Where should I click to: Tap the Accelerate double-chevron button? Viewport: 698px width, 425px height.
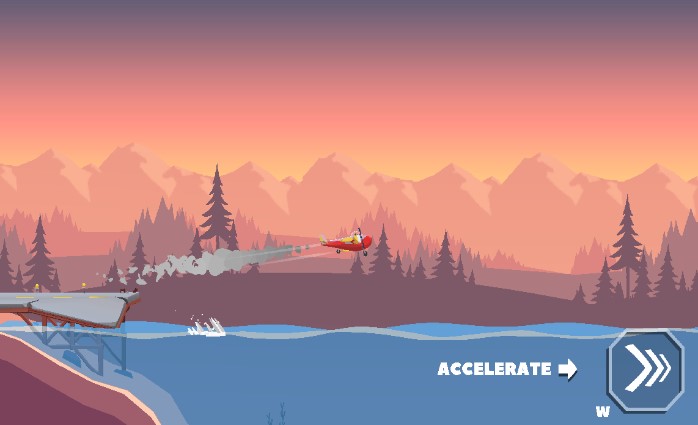(x=645, y=370)
